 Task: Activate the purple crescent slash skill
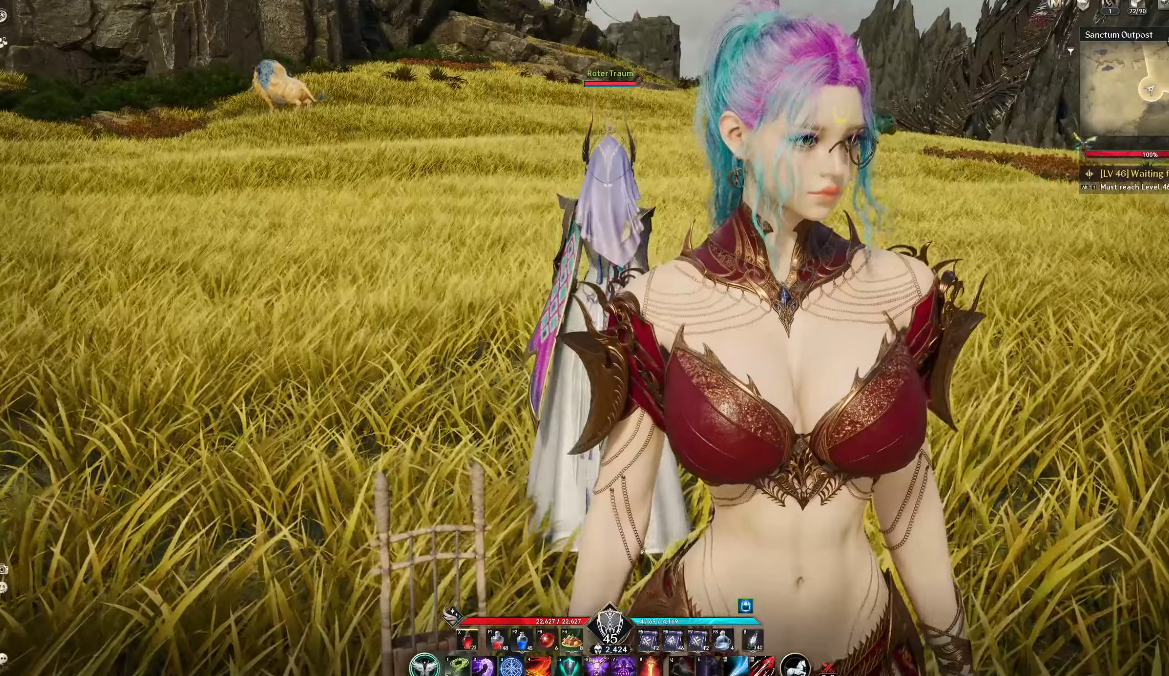(x=484, y=667)
